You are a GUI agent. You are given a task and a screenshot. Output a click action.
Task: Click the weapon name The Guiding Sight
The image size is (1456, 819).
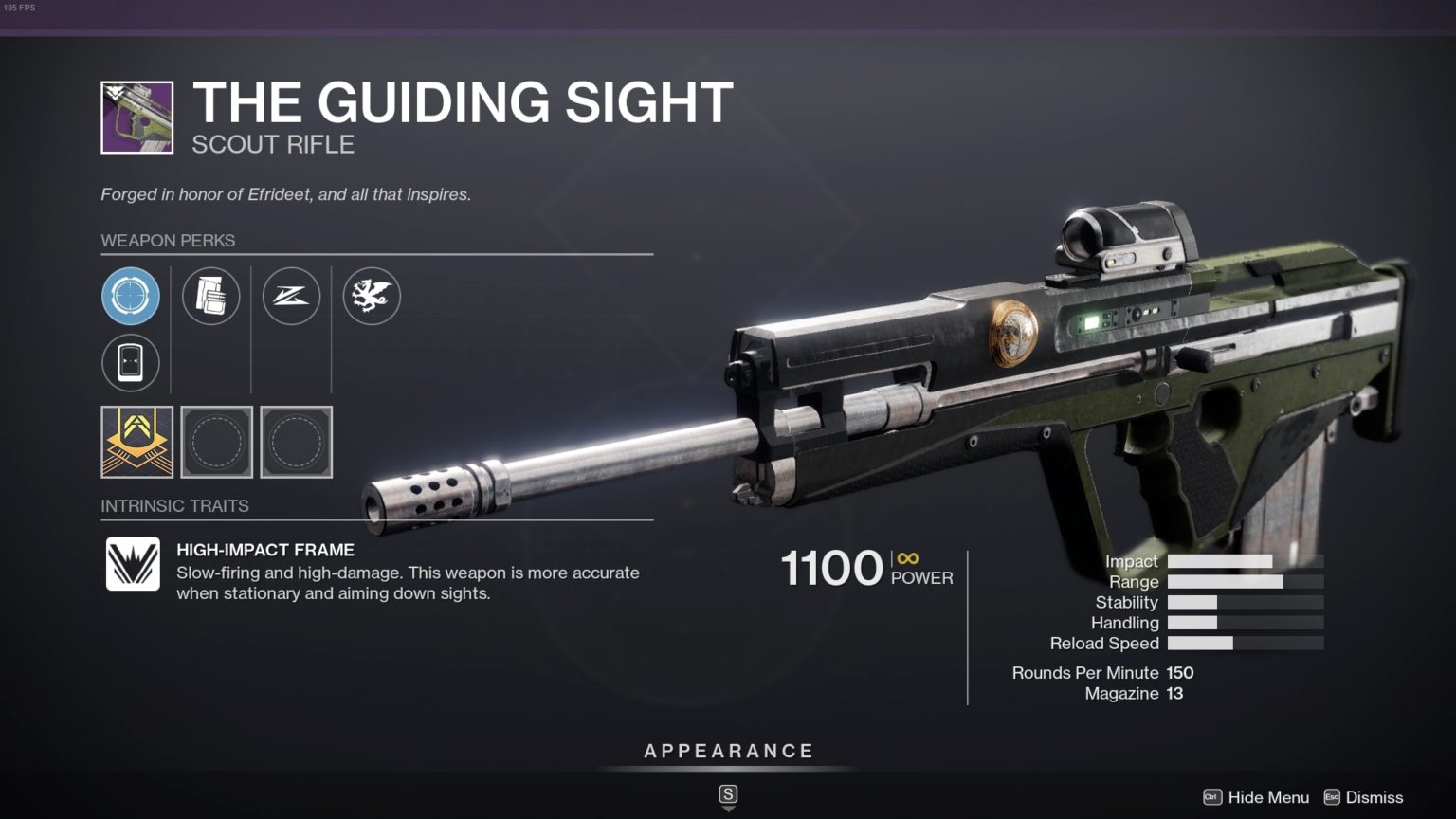(463, 102)
